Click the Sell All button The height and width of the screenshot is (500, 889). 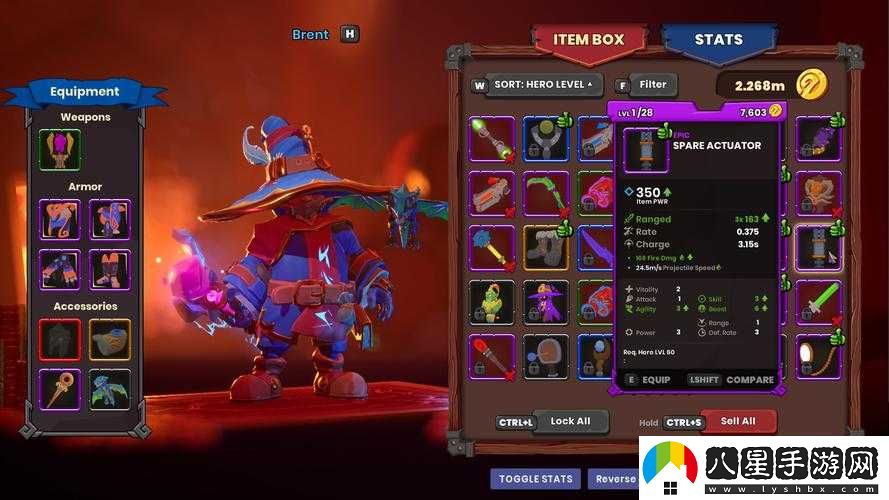coord(737,421)
